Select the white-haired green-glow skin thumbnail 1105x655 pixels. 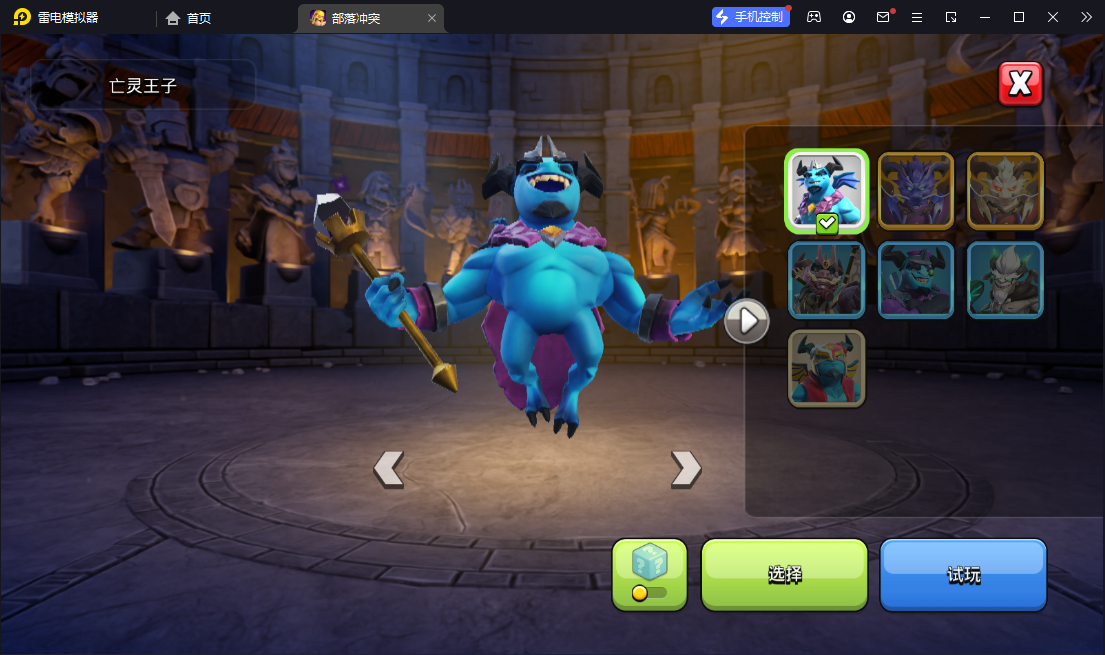pos(1005,280)
